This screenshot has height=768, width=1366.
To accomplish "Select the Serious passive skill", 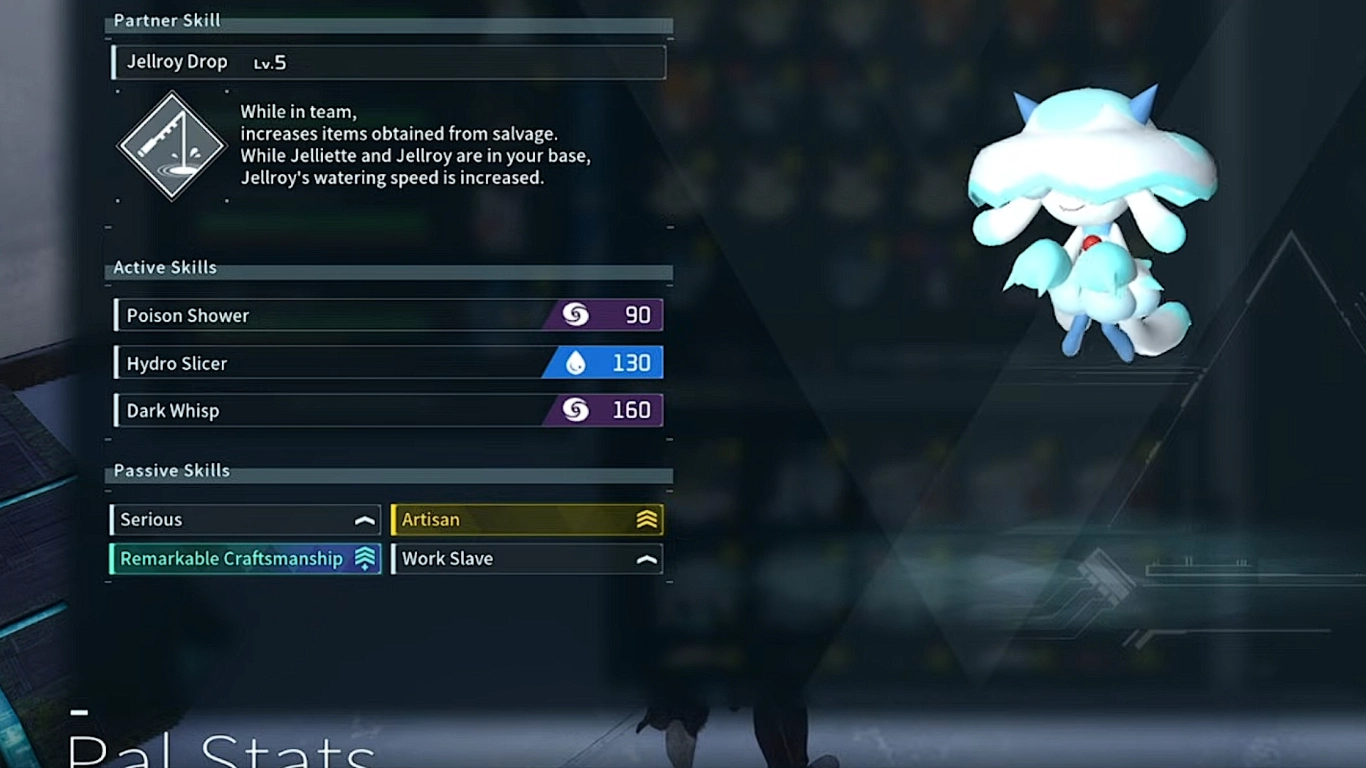I will tap(245, 520).
